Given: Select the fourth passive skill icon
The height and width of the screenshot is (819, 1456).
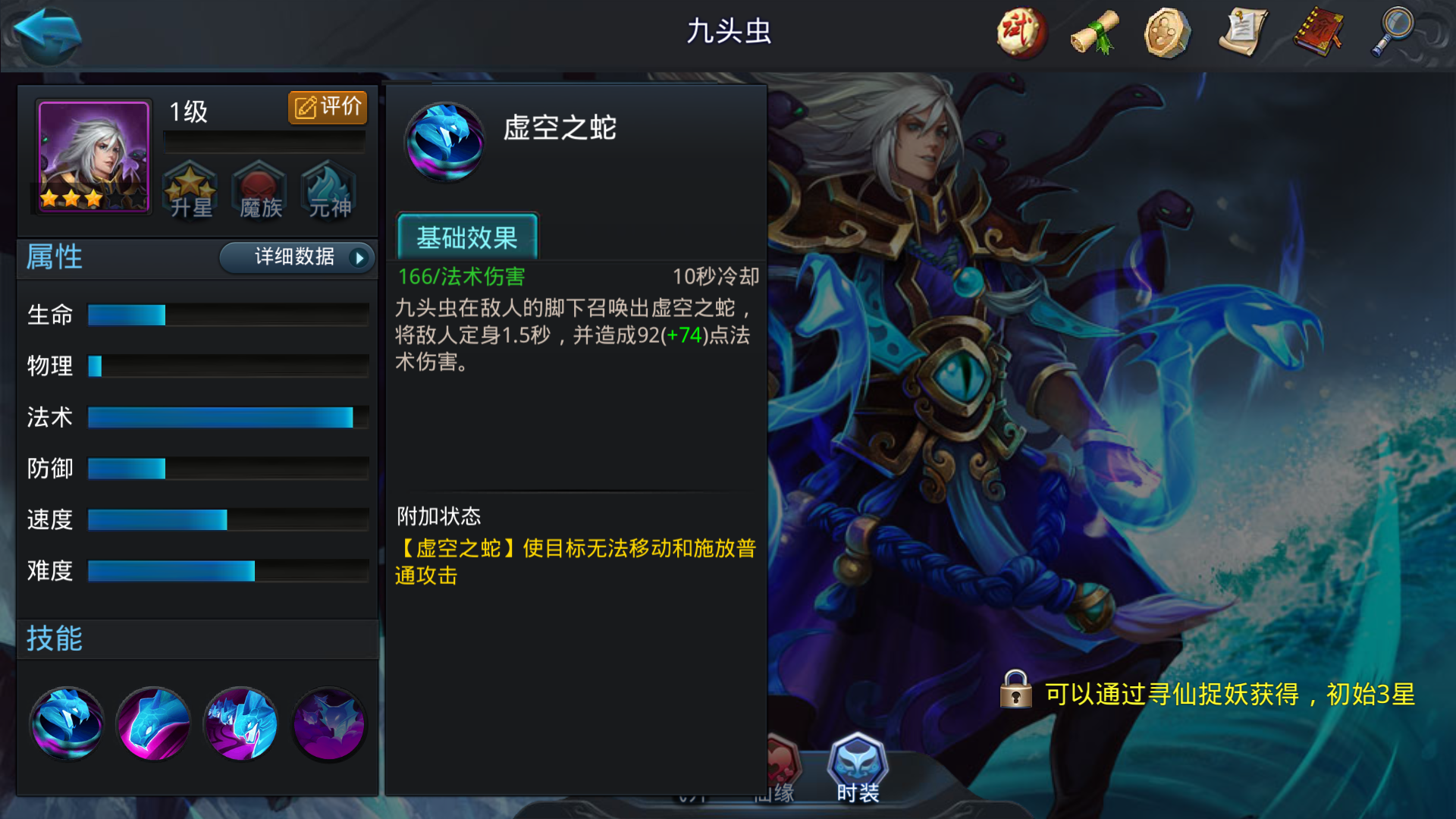Looking at the screenshot, I should 328,723.
